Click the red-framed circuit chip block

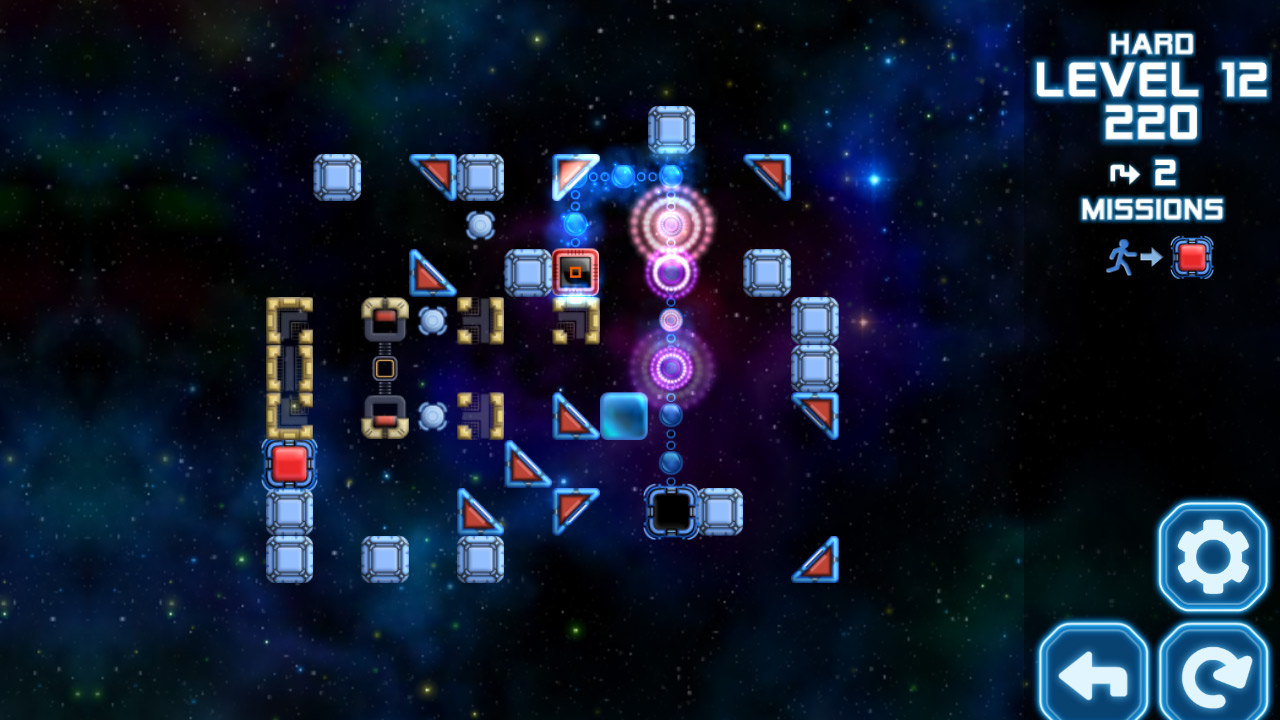point(575,271)
